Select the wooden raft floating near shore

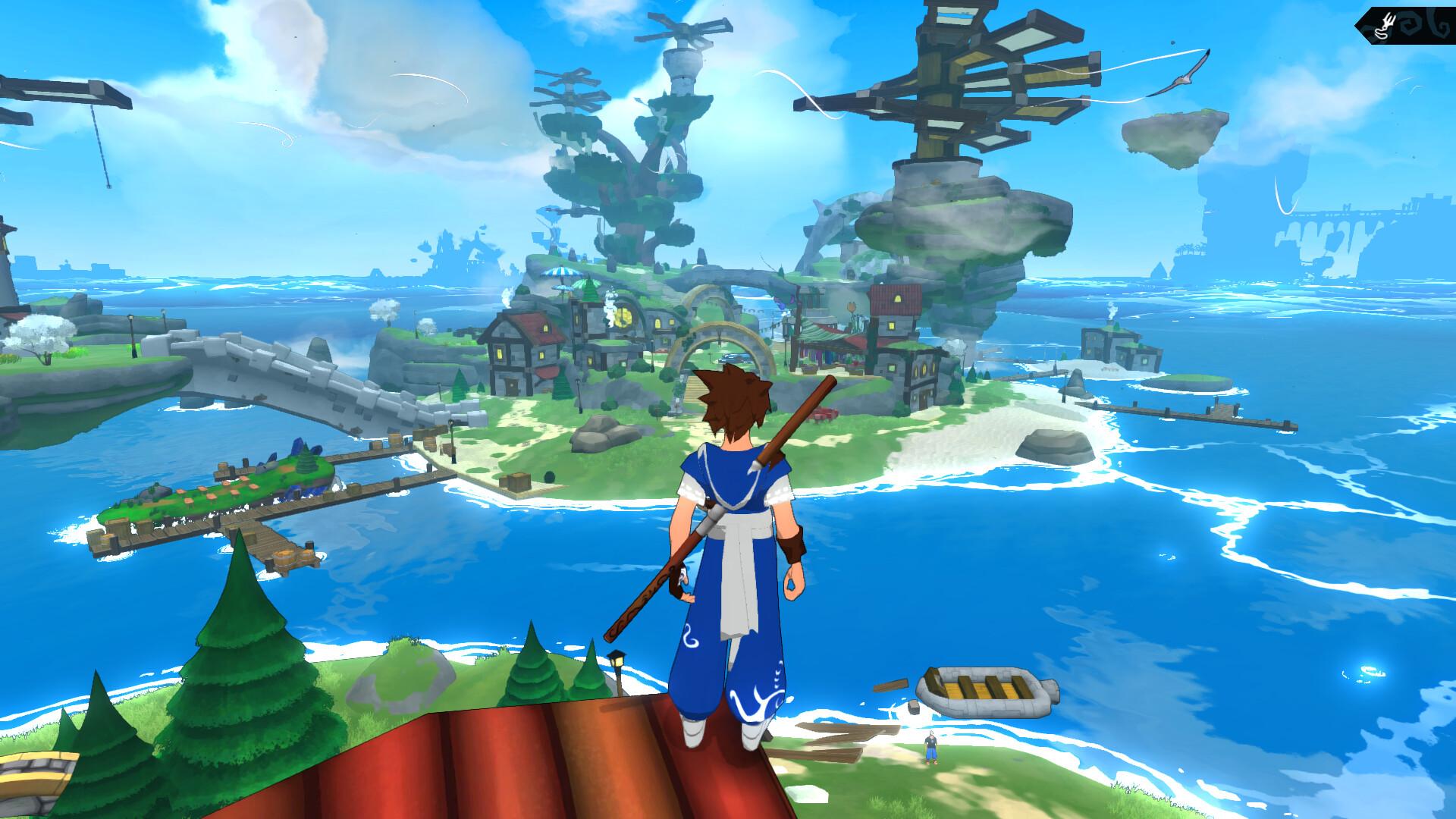pyautogui.click(x=986, y=690)
